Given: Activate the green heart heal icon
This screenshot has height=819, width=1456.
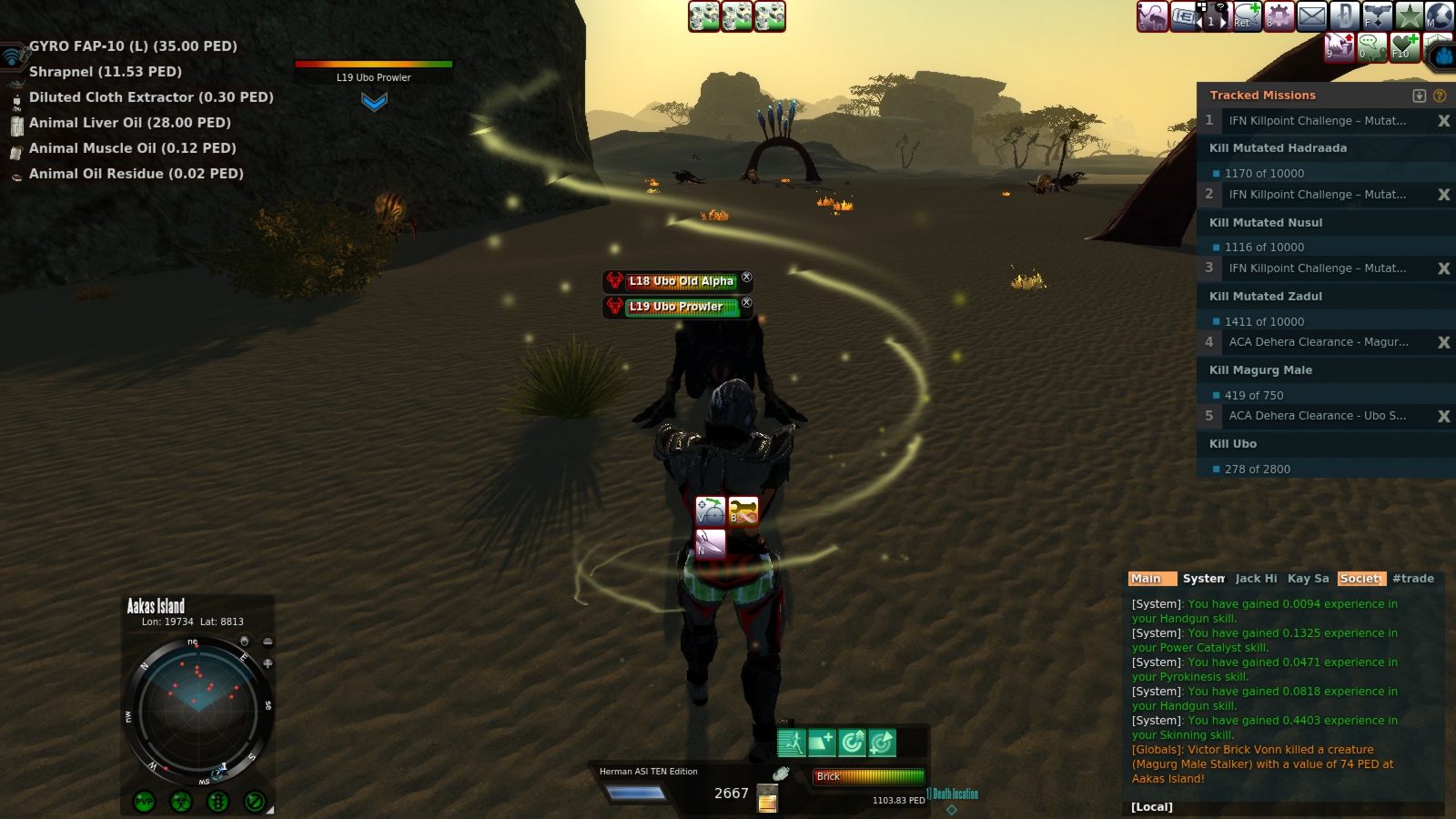Looking at the screenshot, I should point(1404,45).
